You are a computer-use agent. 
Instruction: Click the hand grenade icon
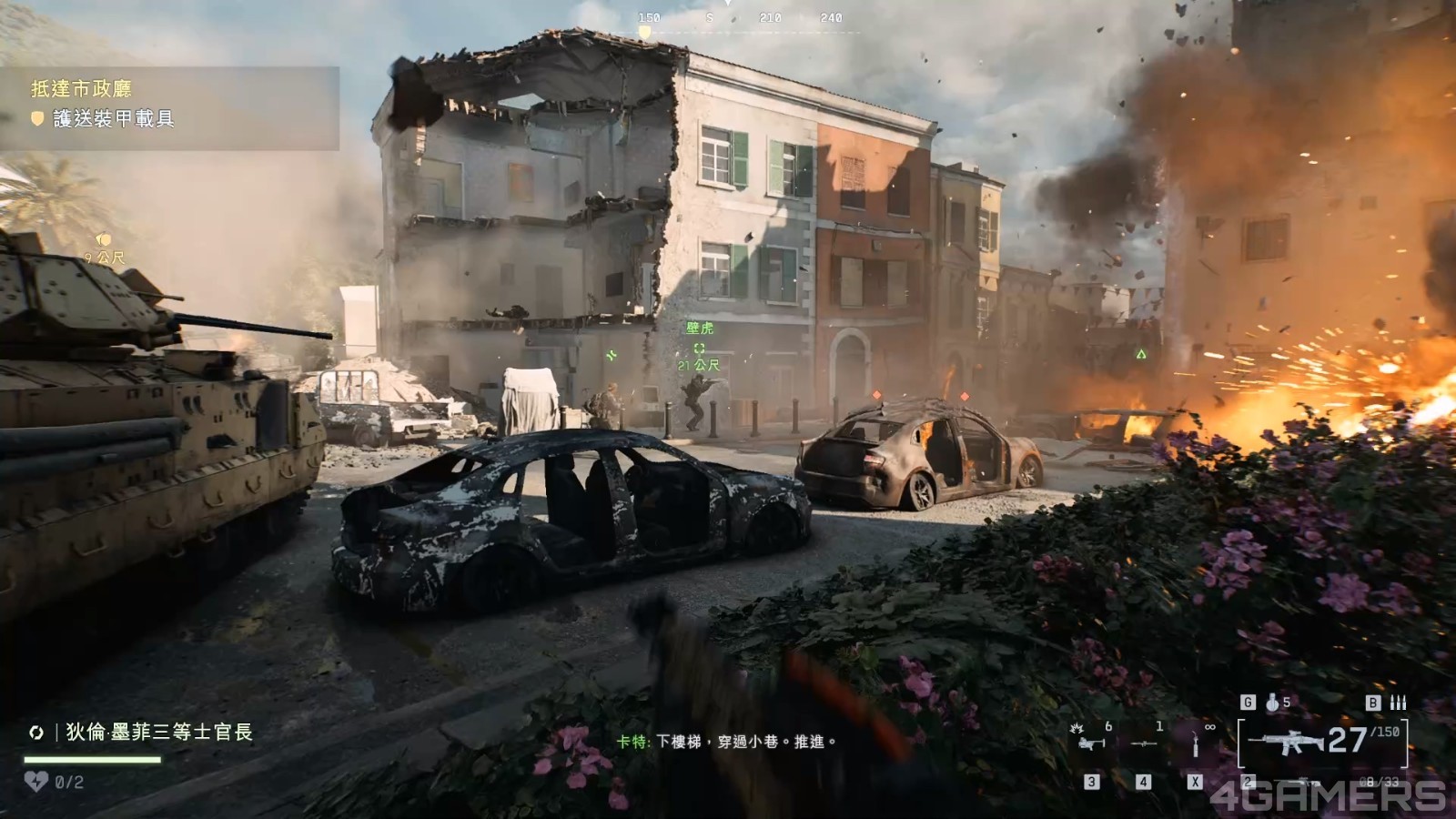point(1272,703)
